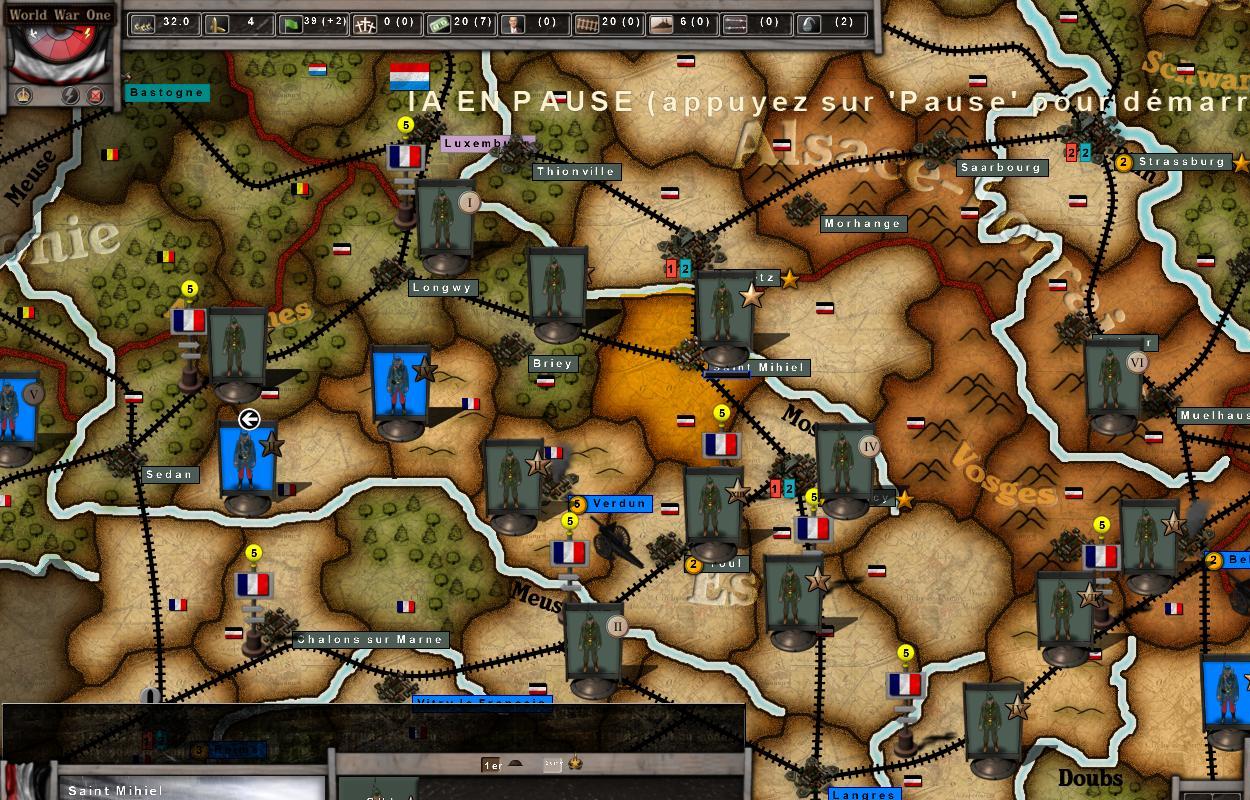Select the Saint Mihiel panel title
1250x800 pixels.
(x=115, y=791)
